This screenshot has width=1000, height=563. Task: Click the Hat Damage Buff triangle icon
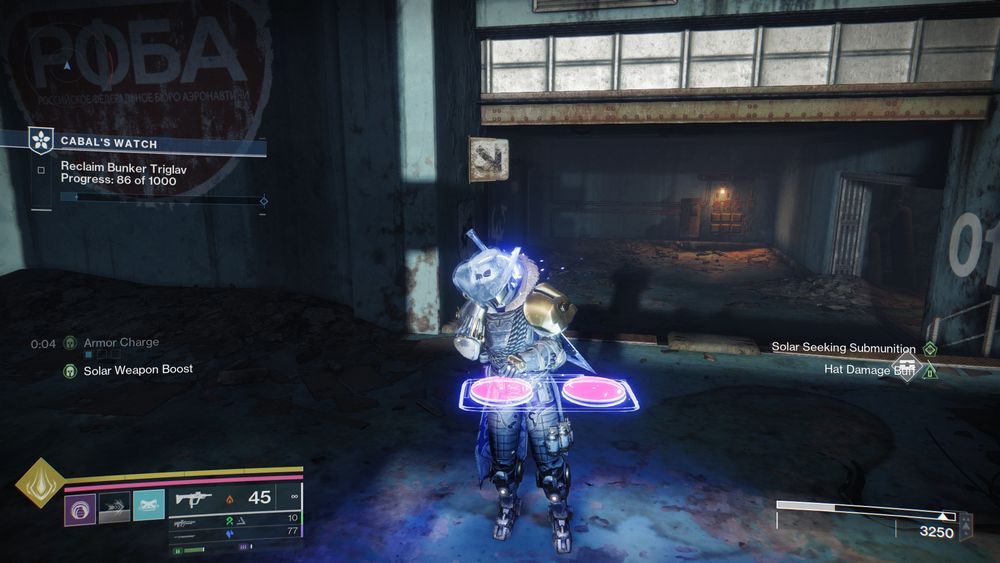[930, 372]
